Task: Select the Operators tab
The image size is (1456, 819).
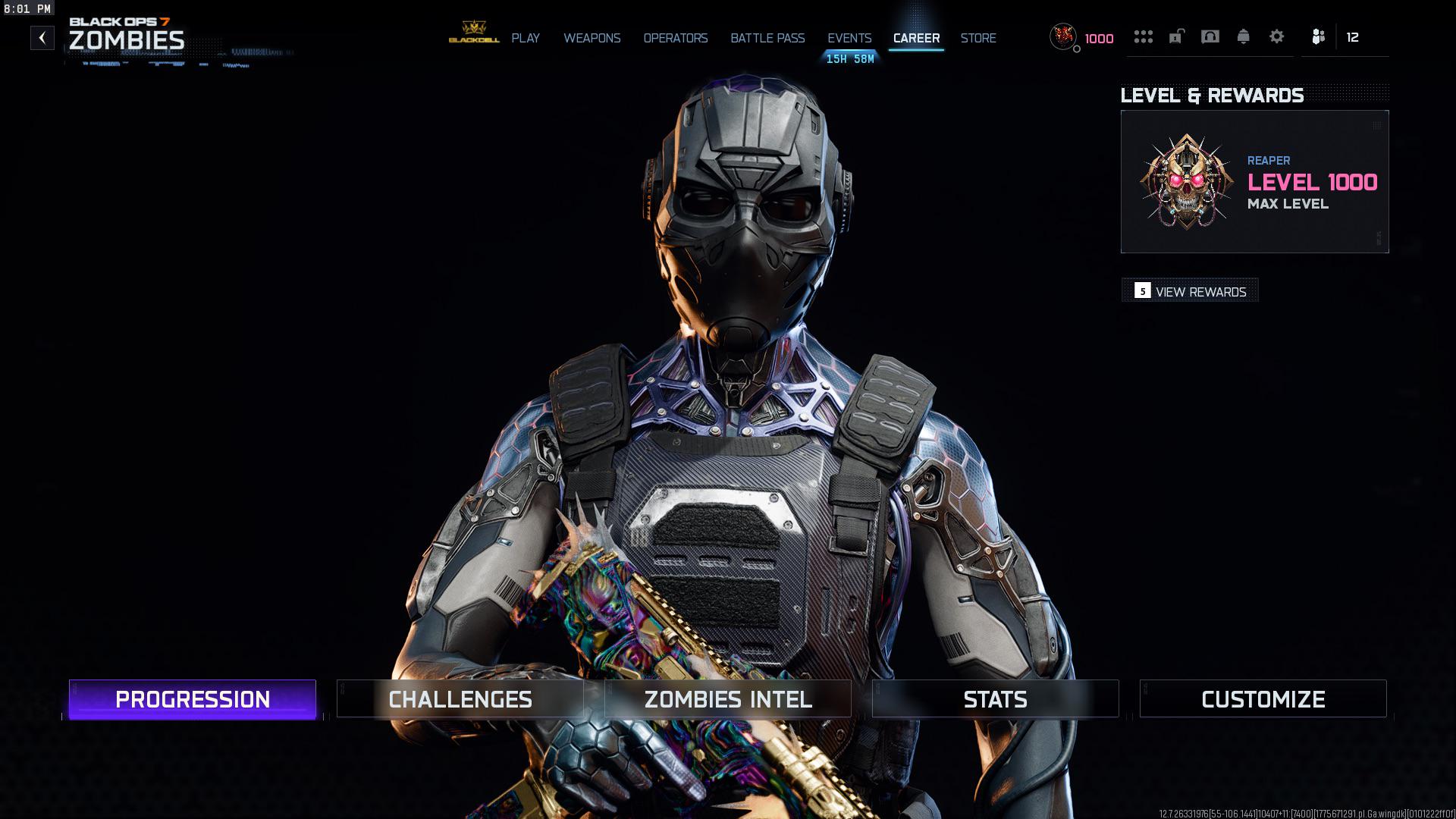Action: (x=675, y=38)
